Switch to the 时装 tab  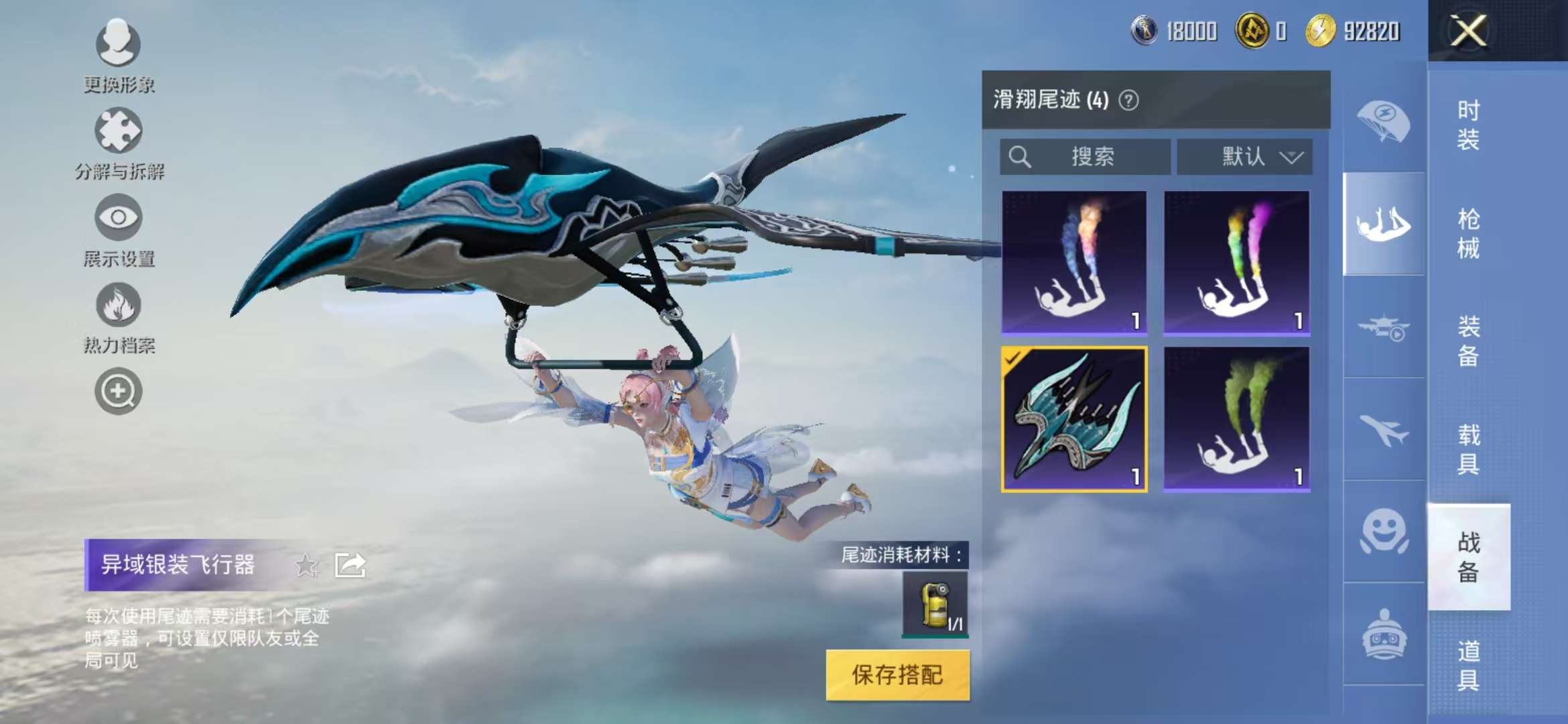(1467, 127)
